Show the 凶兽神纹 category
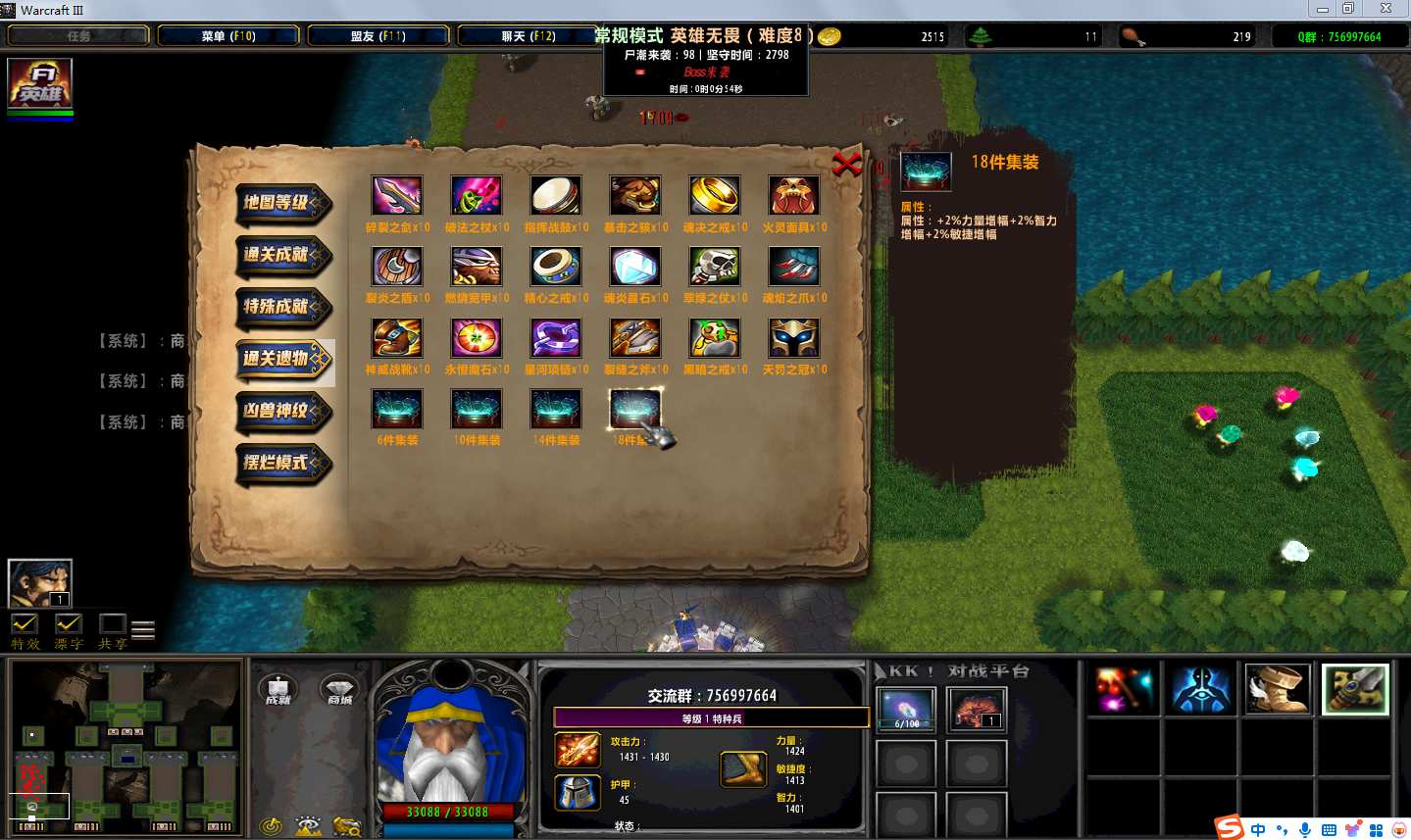 point(282,411)
